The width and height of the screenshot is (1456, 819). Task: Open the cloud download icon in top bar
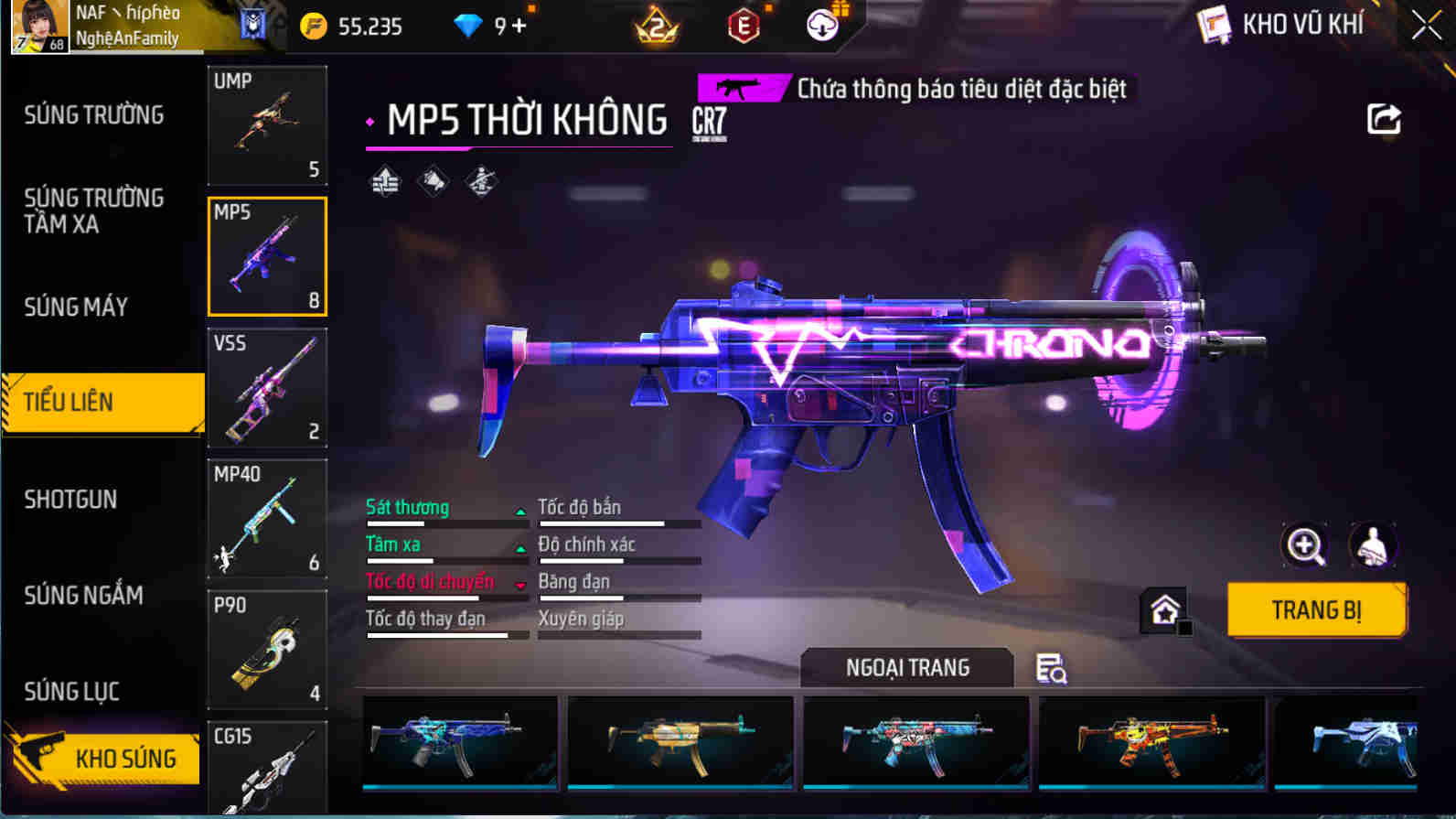click(x=821, y=25)
